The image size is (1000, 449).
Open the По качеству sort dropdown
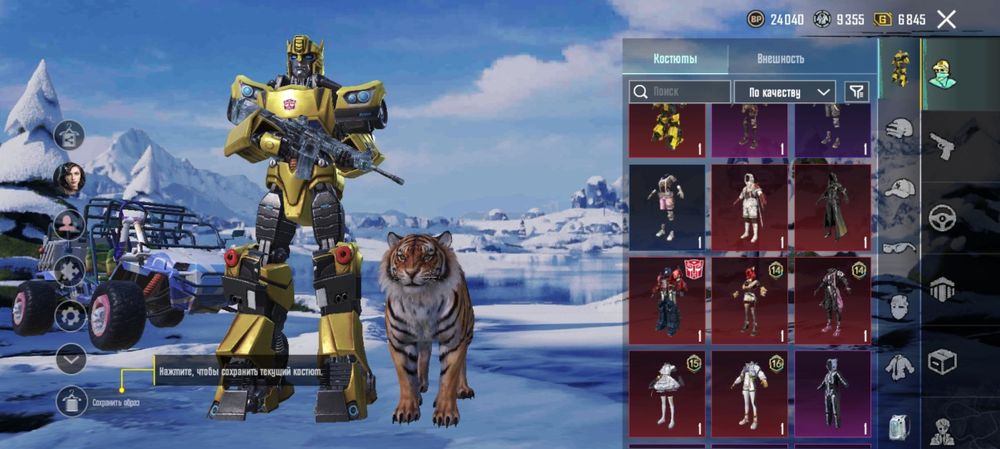(785, 92)
